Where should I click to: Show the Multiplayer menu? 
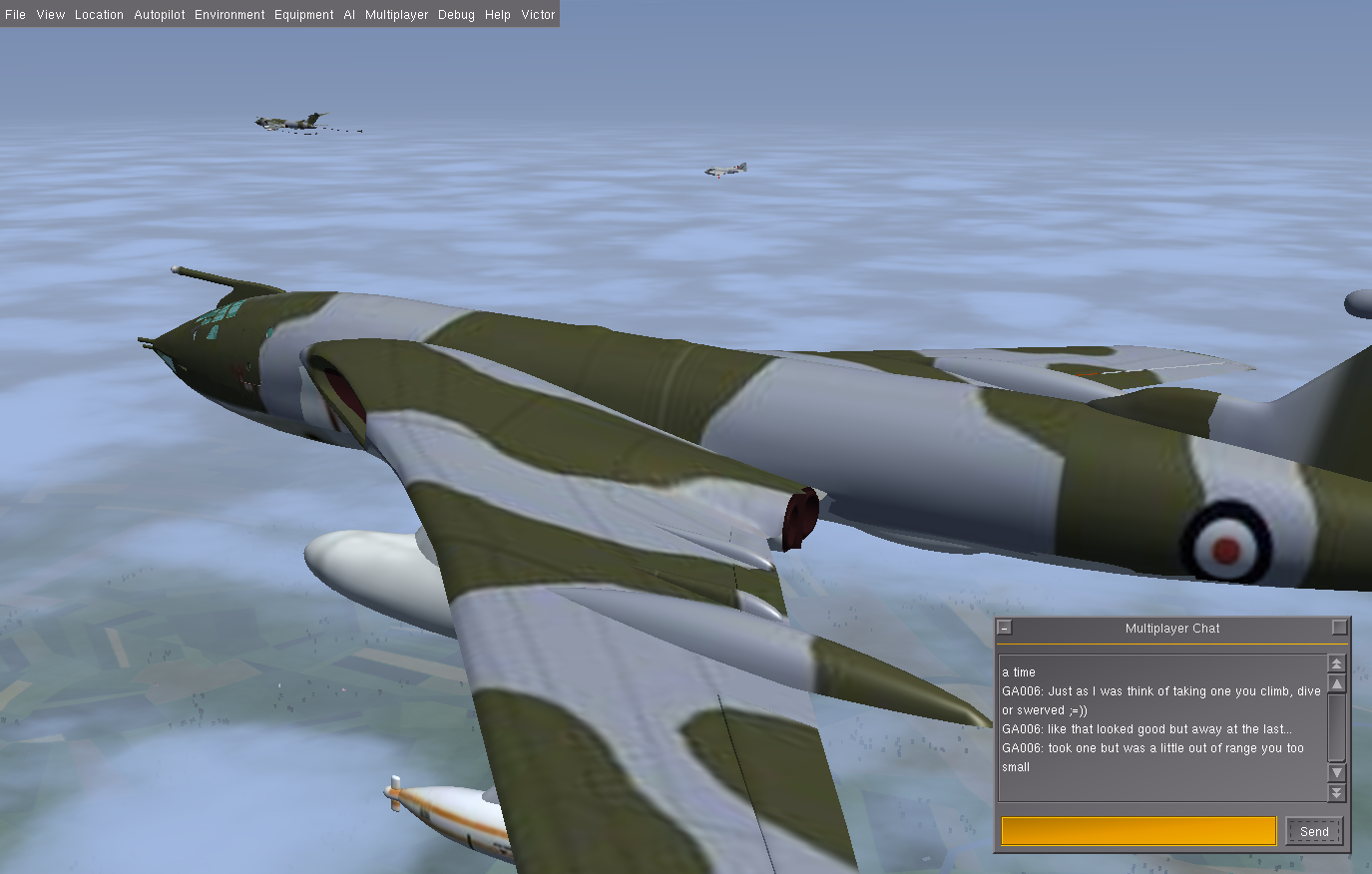coord(396,14)
